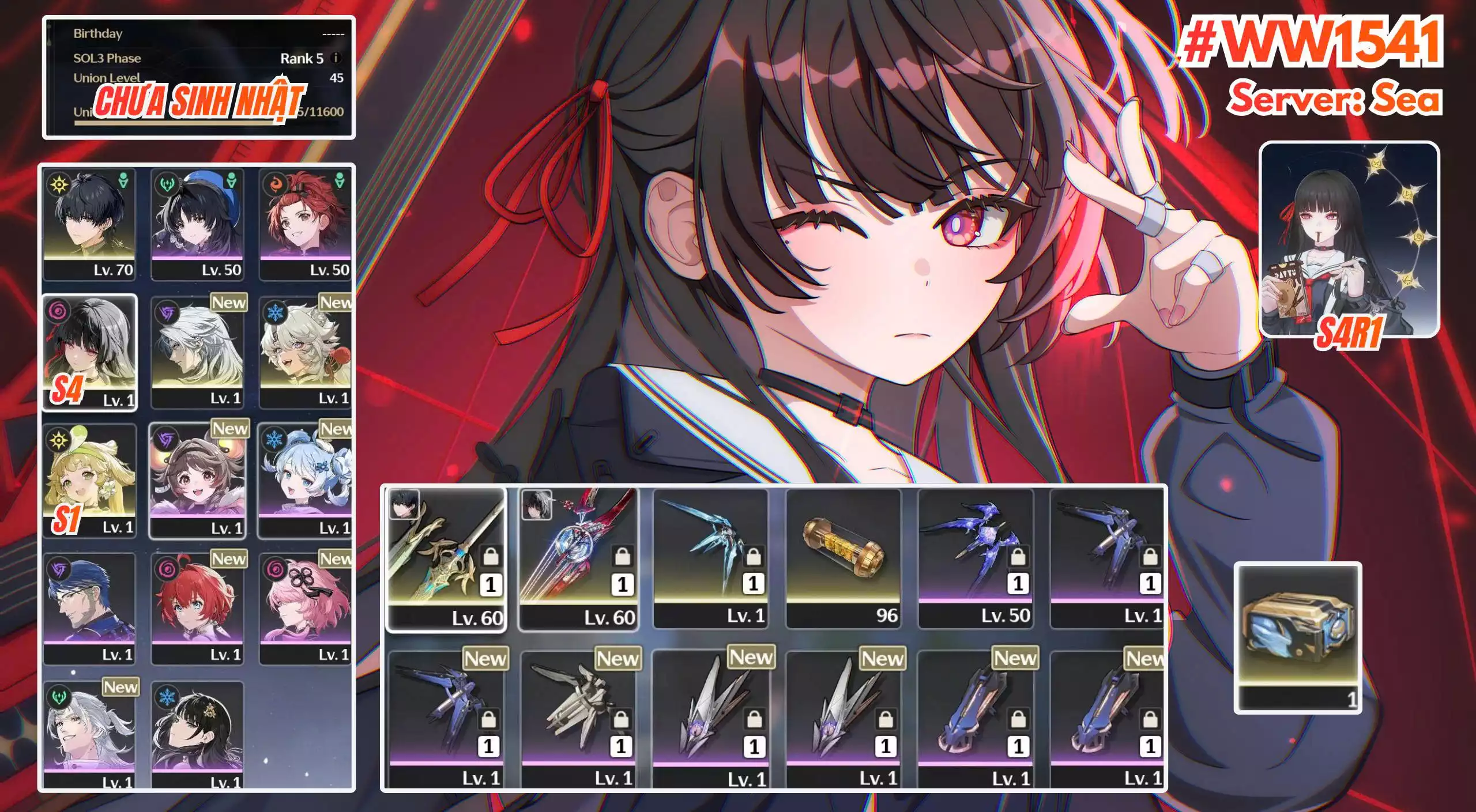Image resolution: width=1476 pixels, height=812 pixels.
Task: Click the Spectro icon on the S1 character portrait
Action: click(58, 441)
